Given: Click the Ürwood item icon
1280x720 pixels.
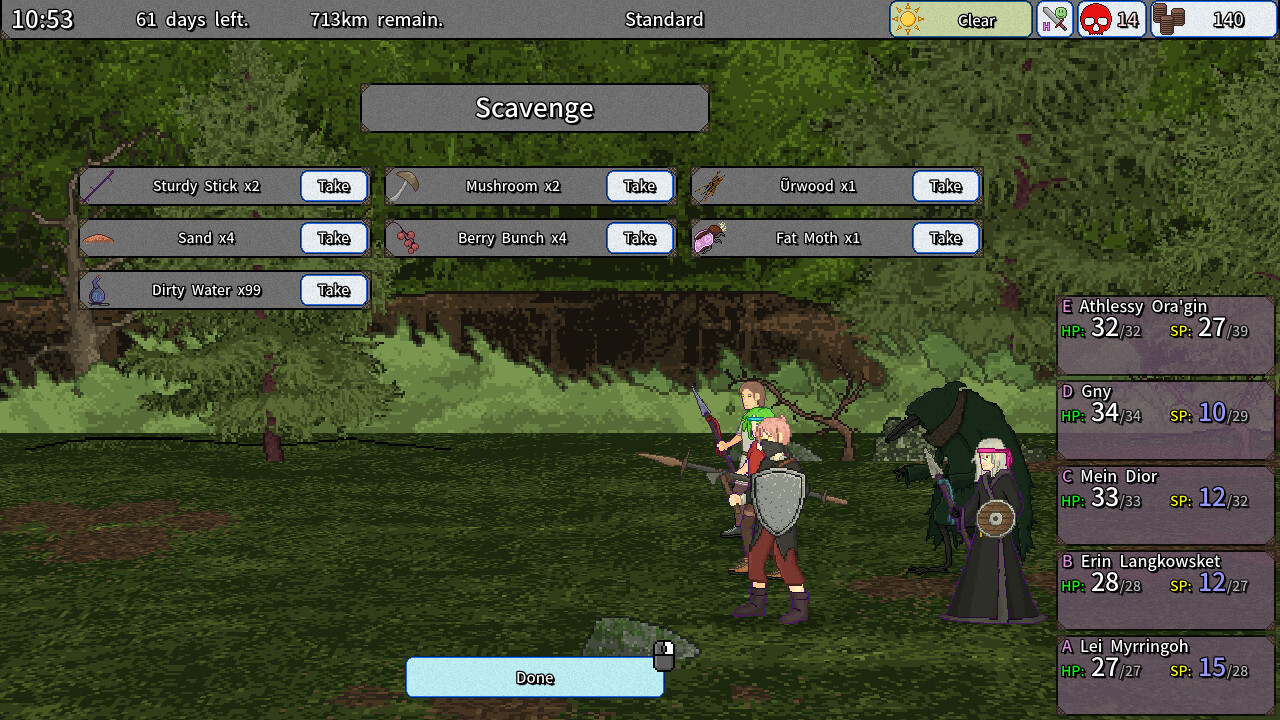Looking at the screenshot, I should coord(709,185).
